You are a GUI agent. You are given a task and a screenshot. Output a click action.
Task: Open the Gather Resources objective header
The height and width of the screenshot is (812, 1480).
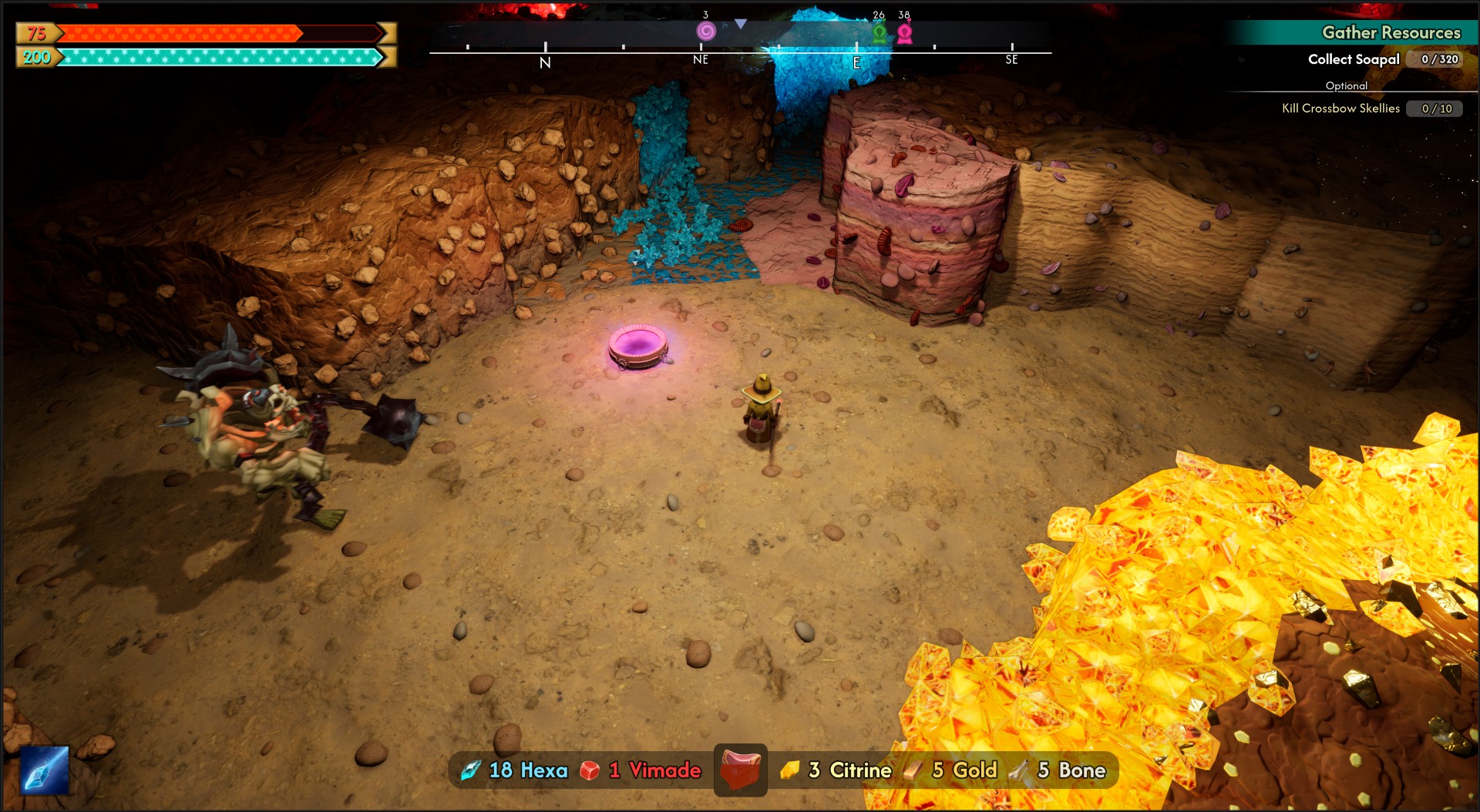coord(1391,32)
